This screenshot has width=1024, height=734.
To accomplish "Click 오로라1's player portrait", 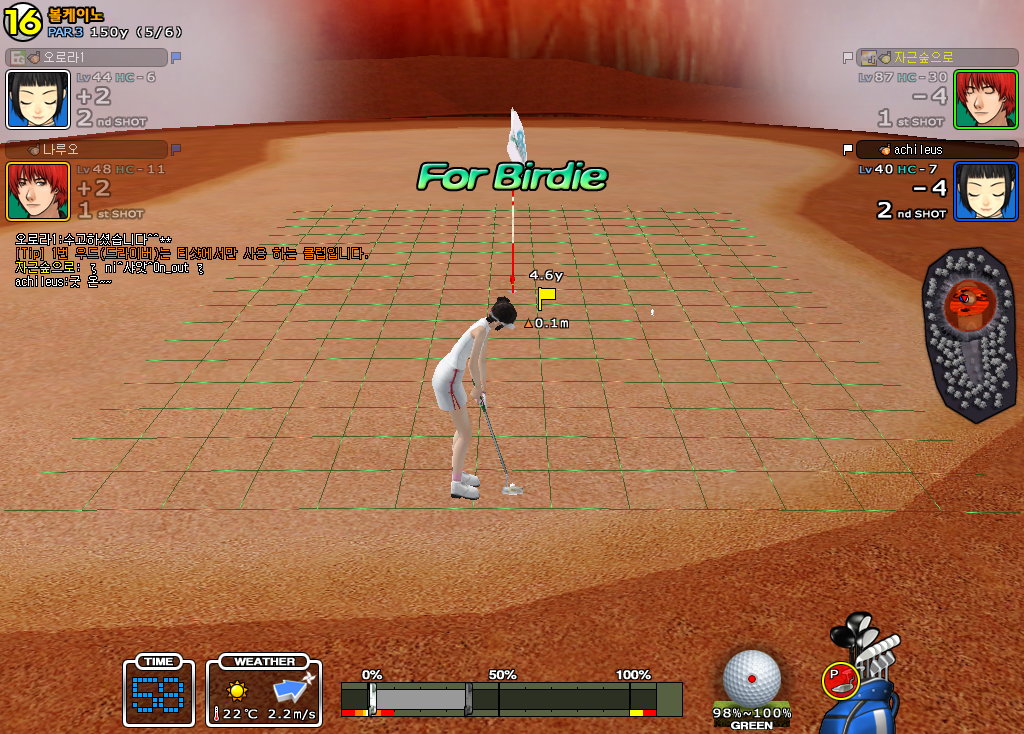I will tap(38, 99).
